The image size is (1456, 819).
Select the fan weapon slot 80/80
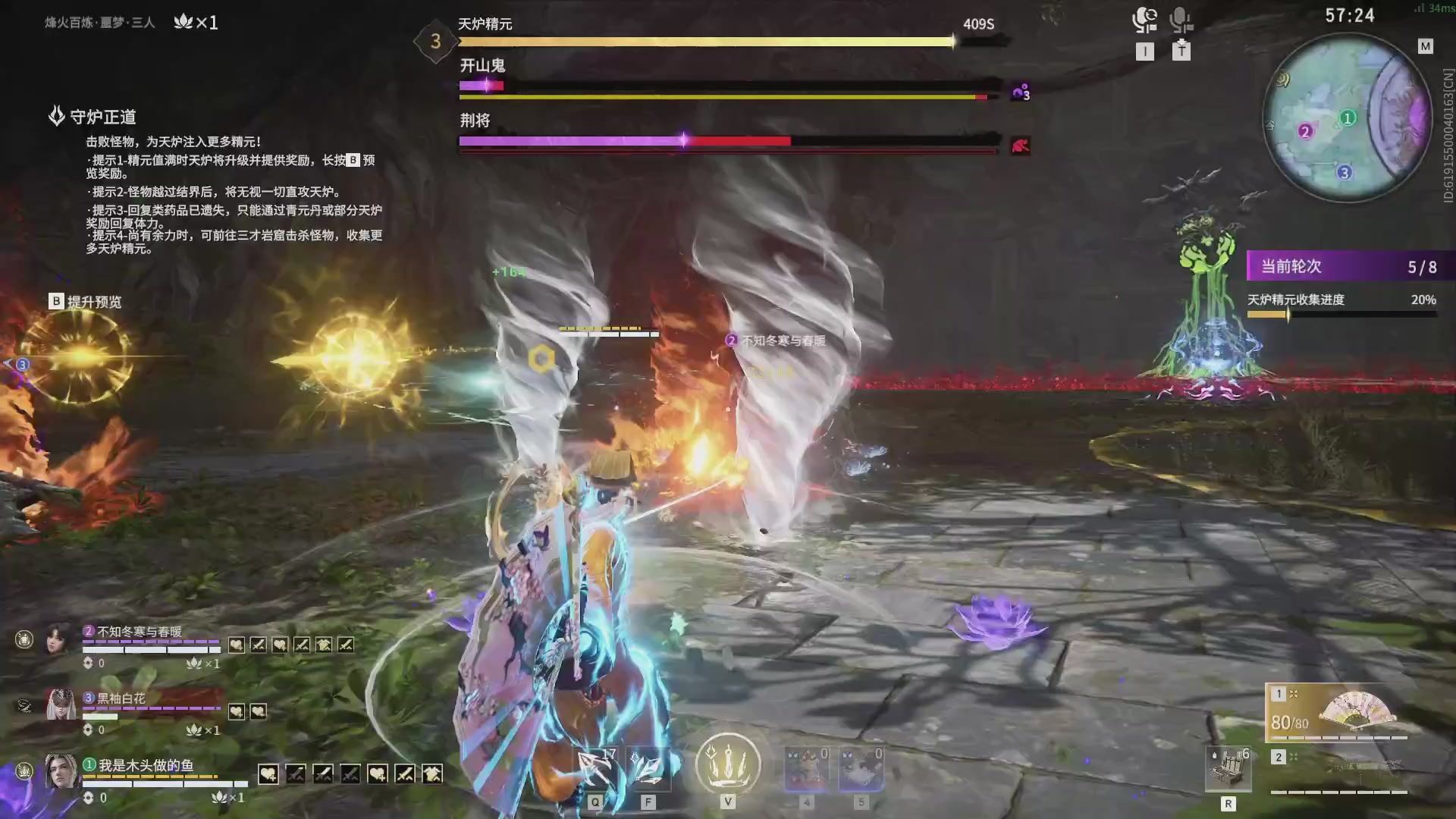1338,713
